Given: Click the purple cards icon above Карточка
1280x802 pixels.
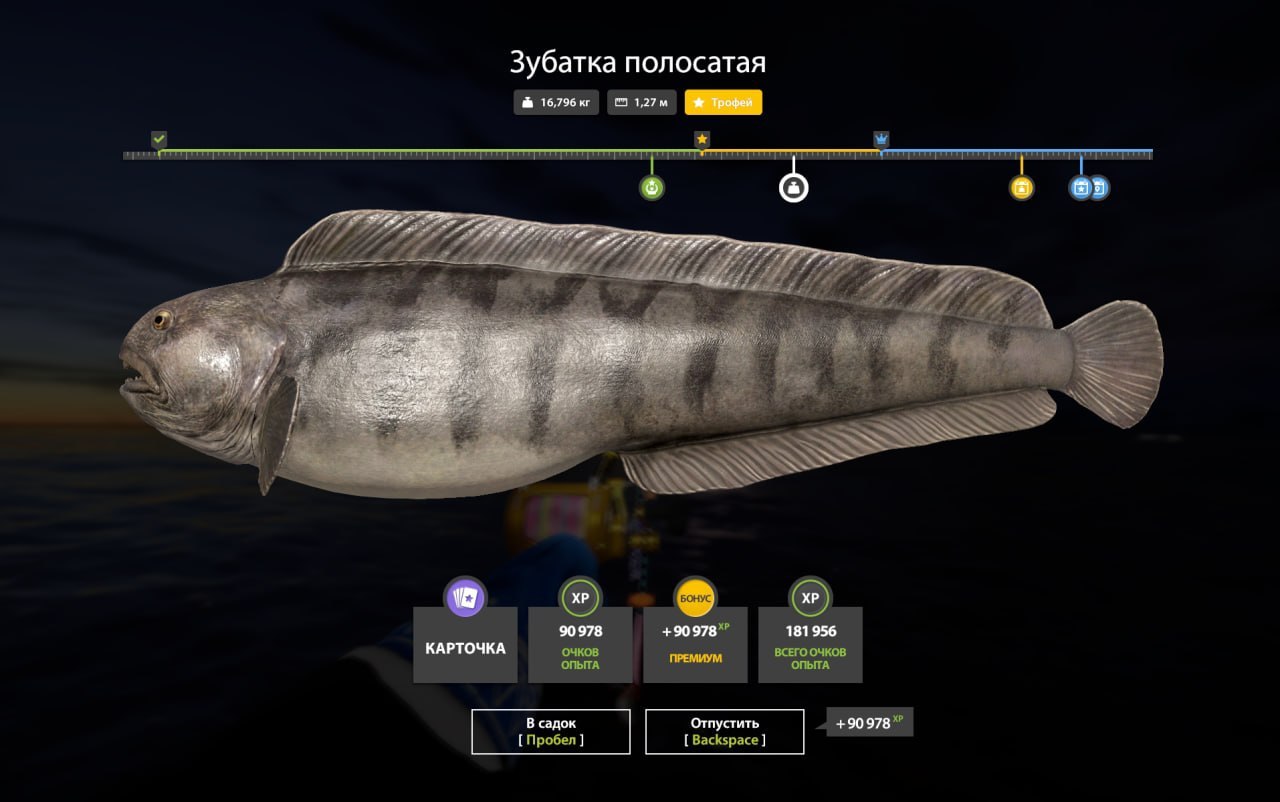Looking at the screenshot, I should point(465,597).
